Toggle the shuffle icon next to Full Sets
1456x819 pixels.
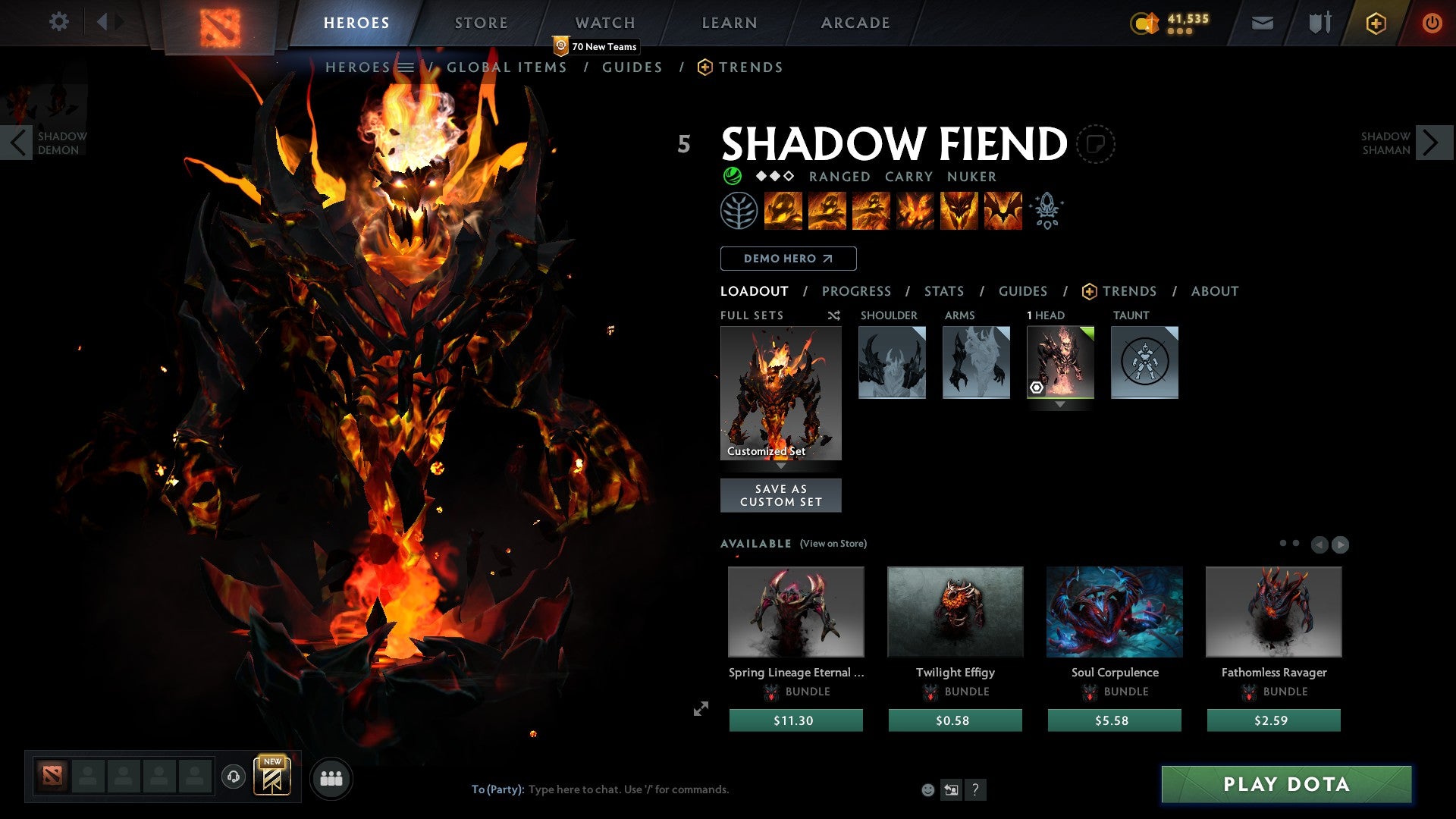coord(833,315)
